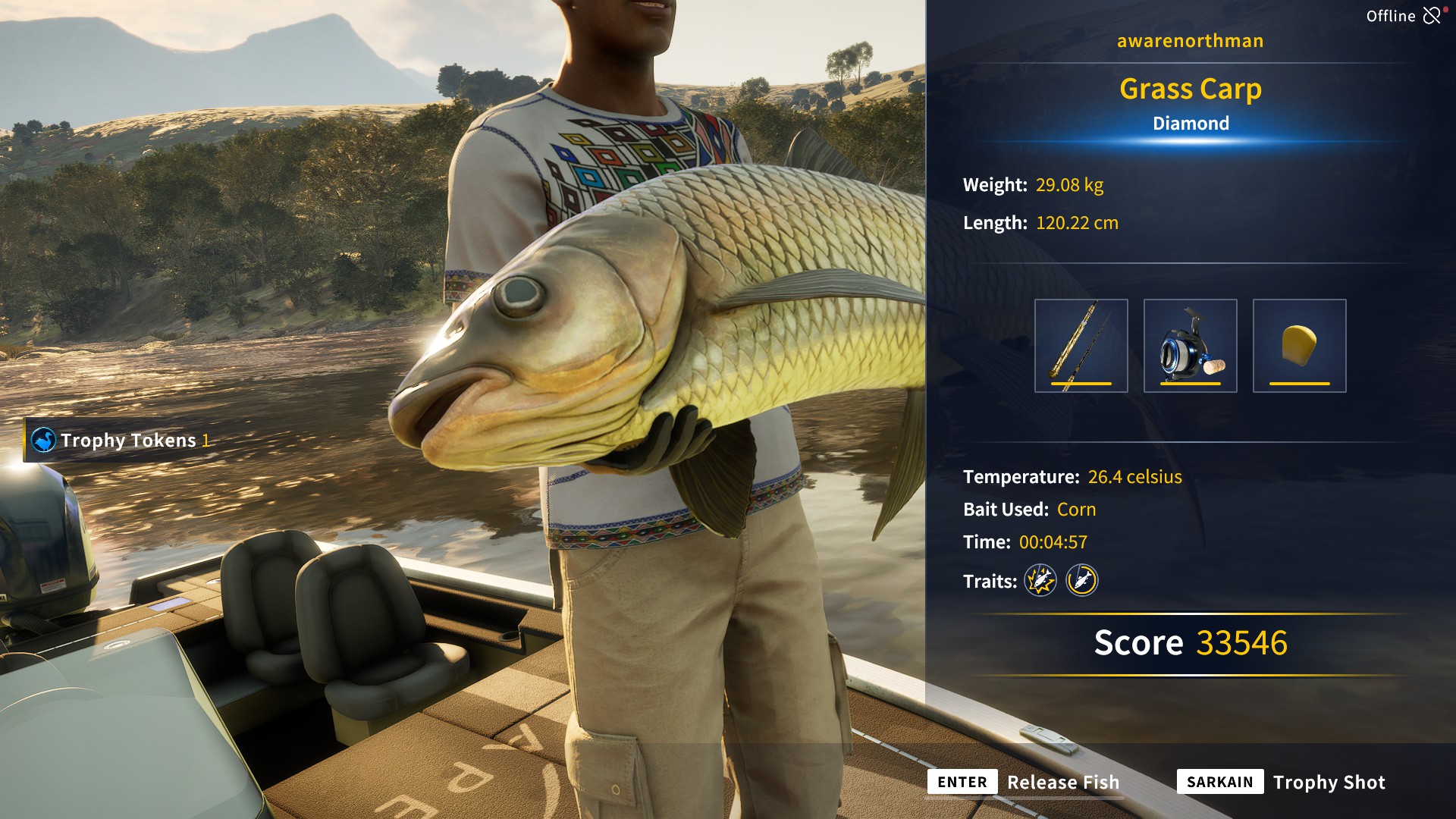Select the blue spinning reel slot

(x=1190, y=346)
